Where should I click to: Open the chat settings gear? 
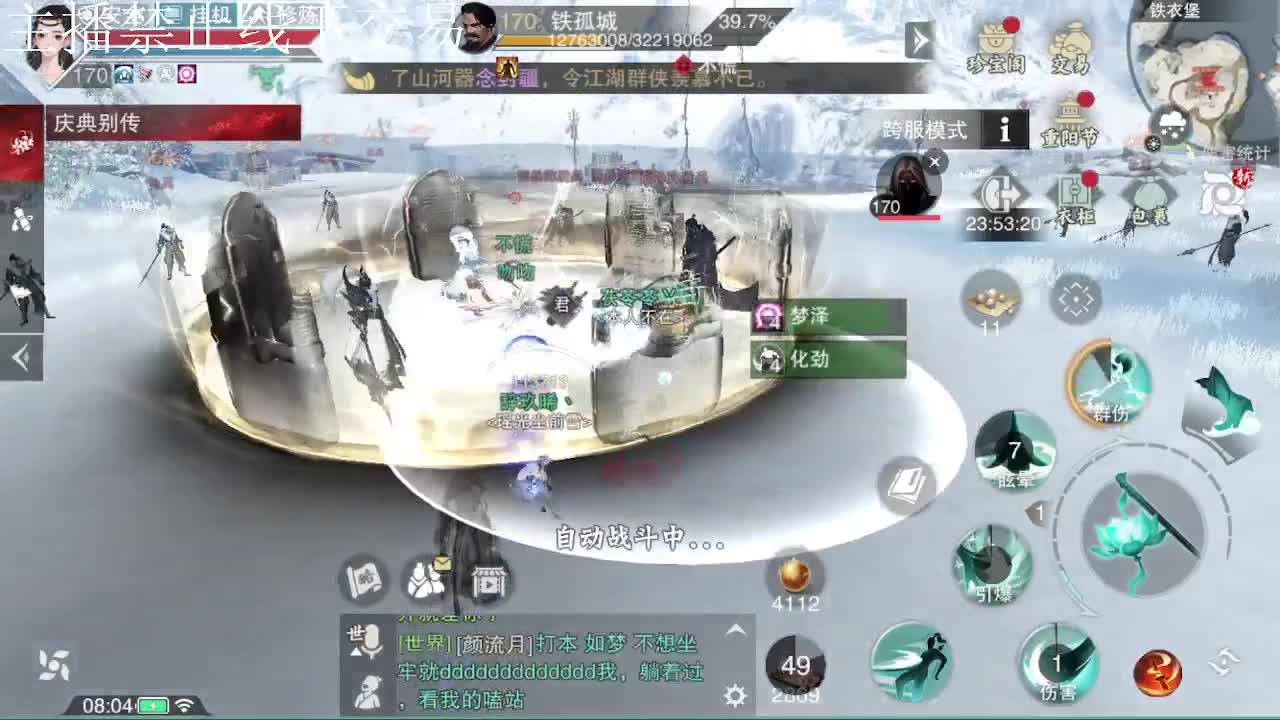pos(735,694)
